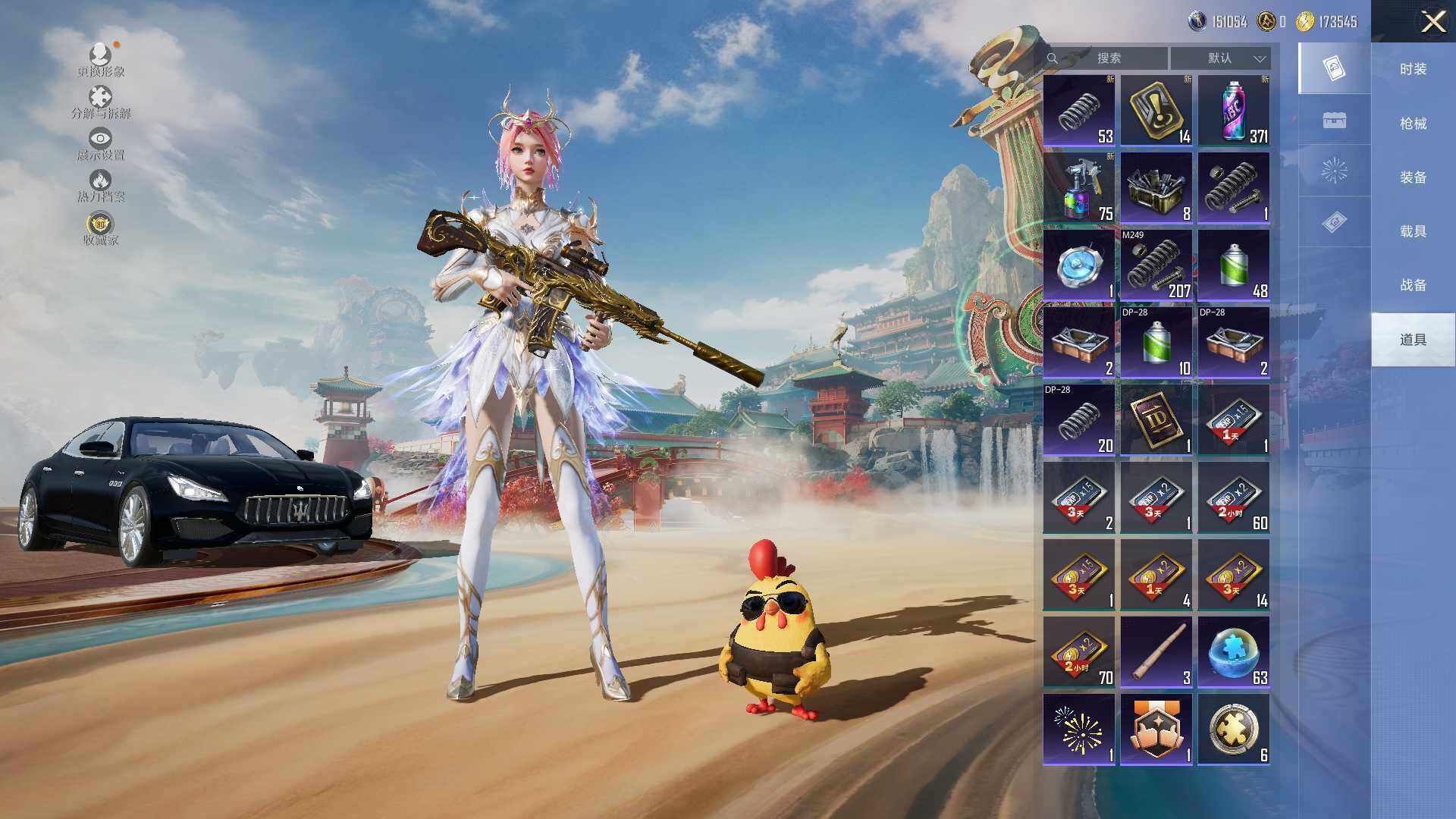1456x819 pixels.
Task: Click the 搜索 search field
Action: pyautogui.click(x=1107, y=58)
